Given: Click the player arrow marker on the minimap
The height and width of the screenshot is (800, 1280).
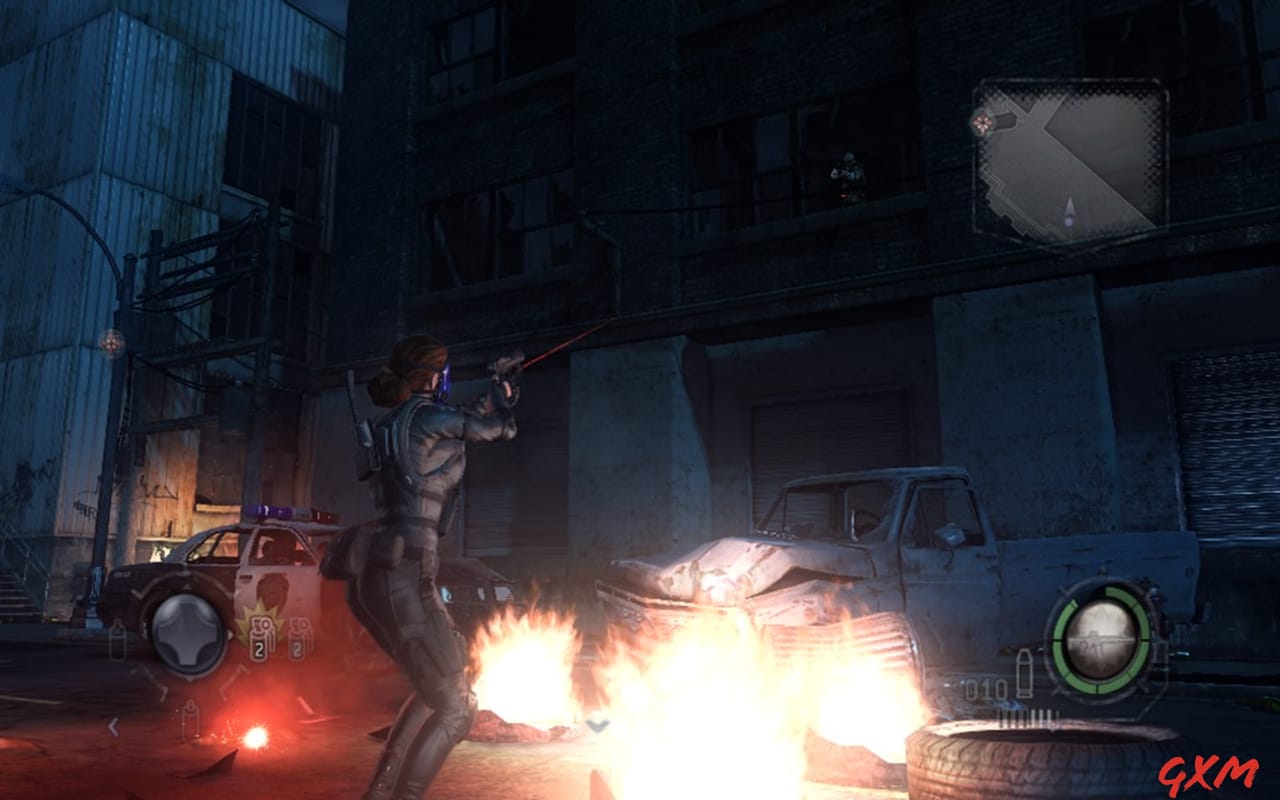Looking at the screenshot, I should (1070, 210).
